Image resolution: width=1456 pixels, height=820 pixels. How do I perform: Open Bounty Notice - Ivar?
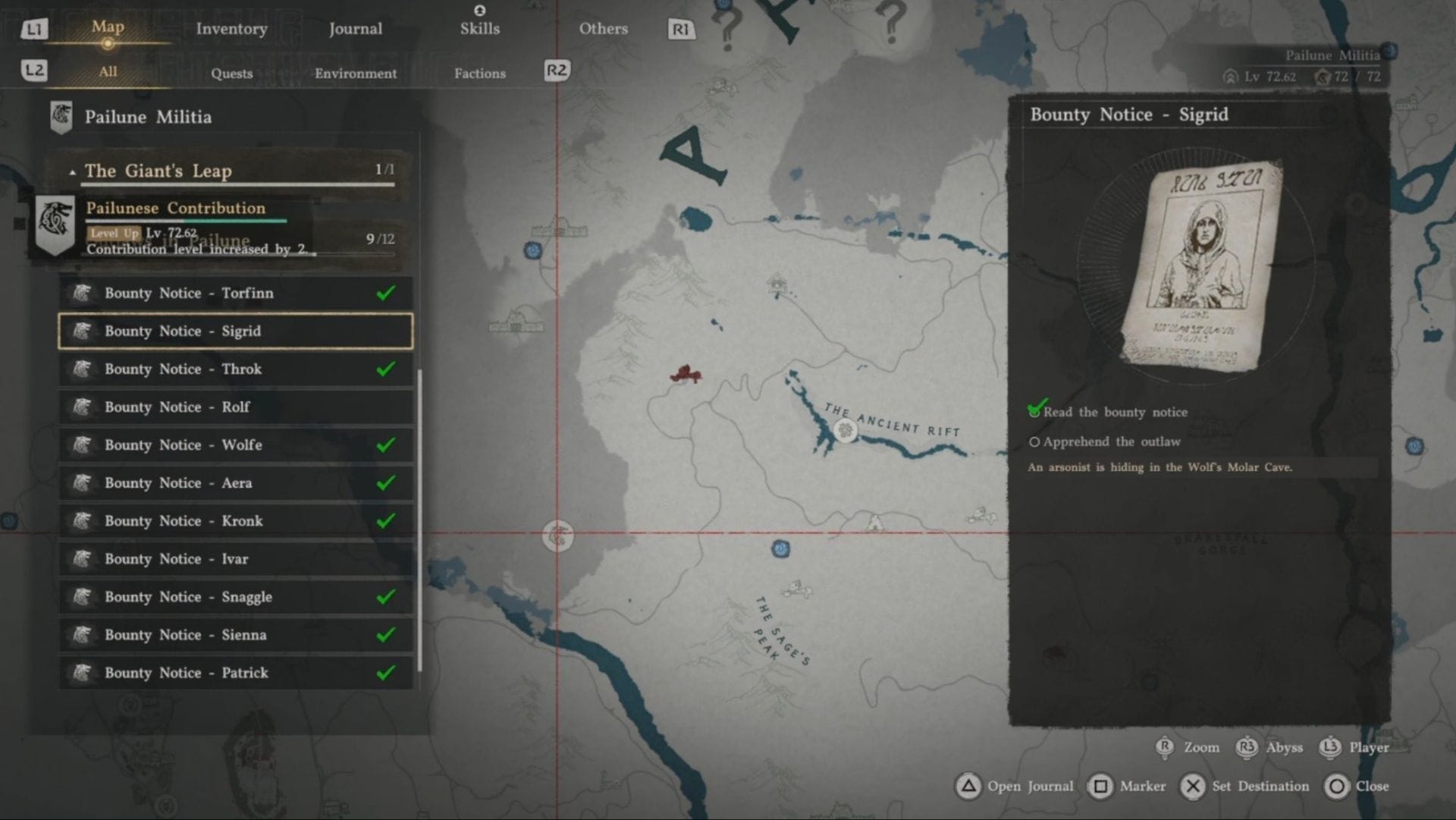pos(235,559)
